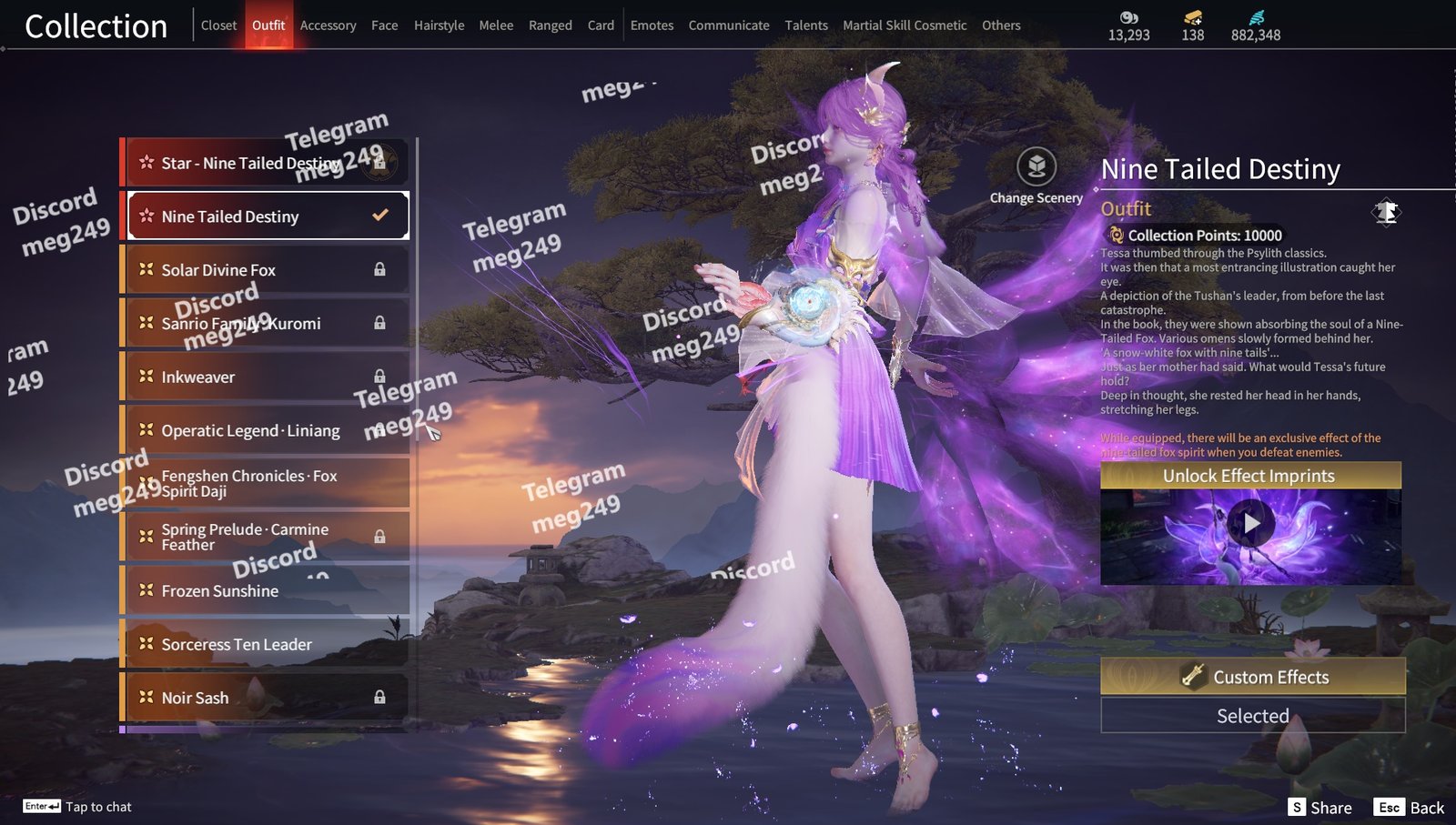Choose the Solar Divine Fox outfit
Viewport: 1456px width, 825px height.
coord(266,270)
